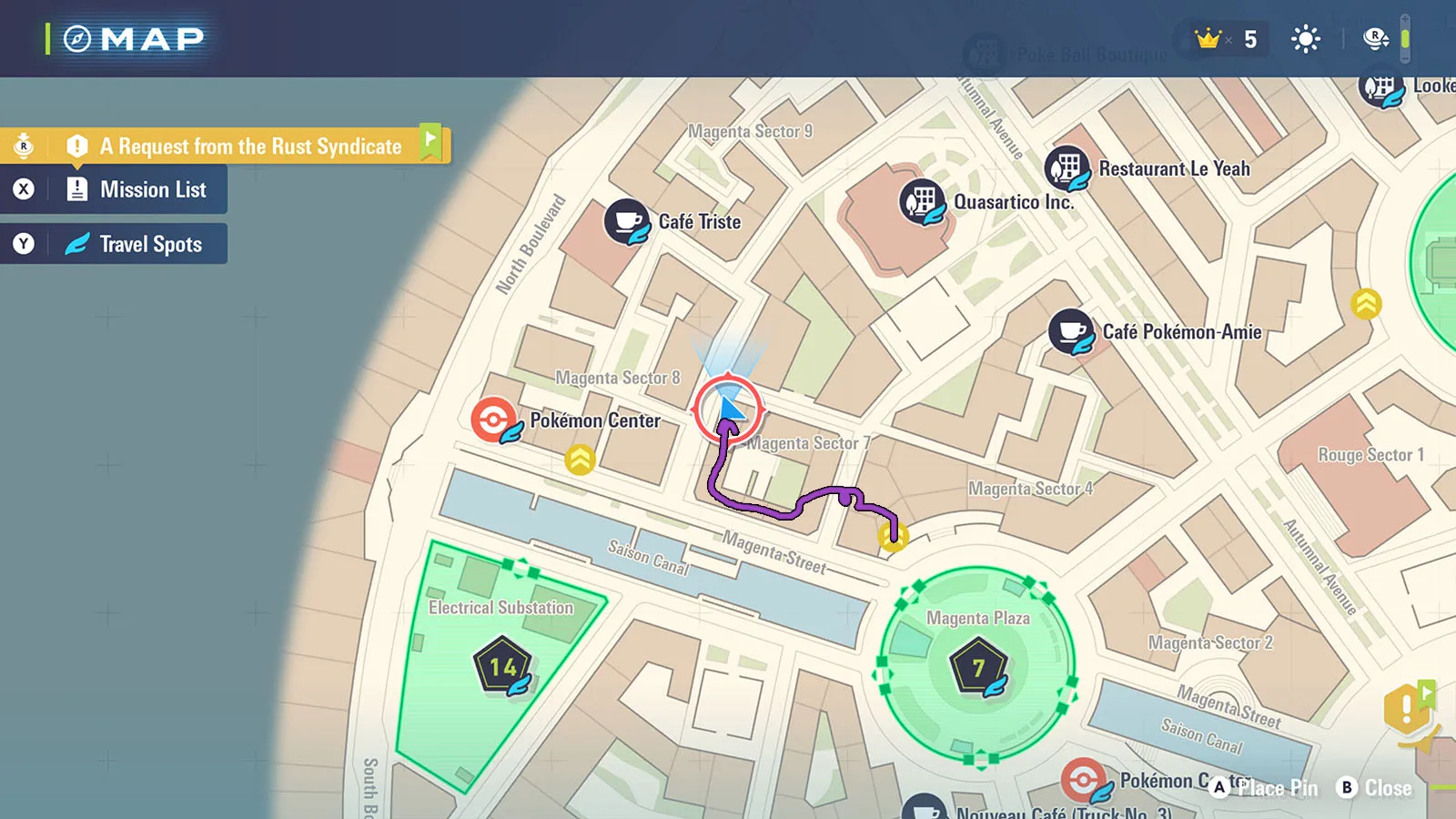Select Wild Zone 14 badge
Viewport: 1456px width, 819px height.
pyautogui.click(x=502, y=667)
